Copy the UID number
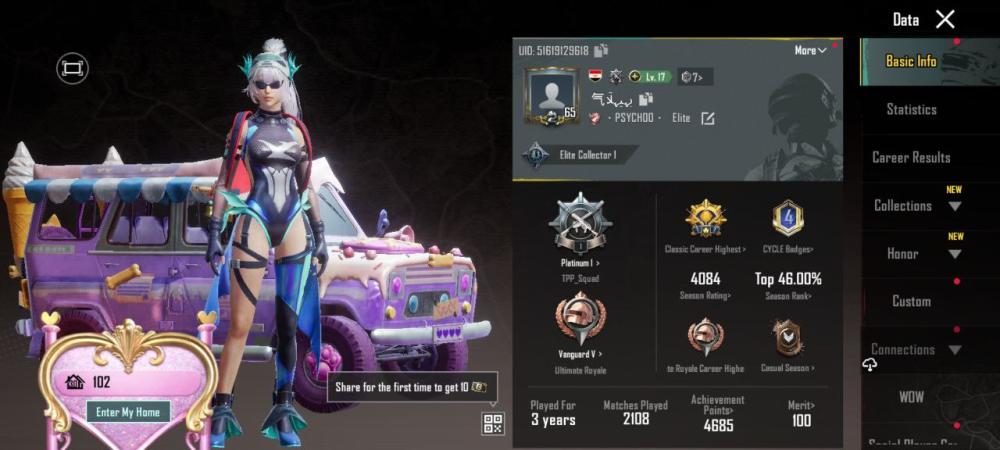This screenshot has height=450, width=1000. tap(601, 51)
